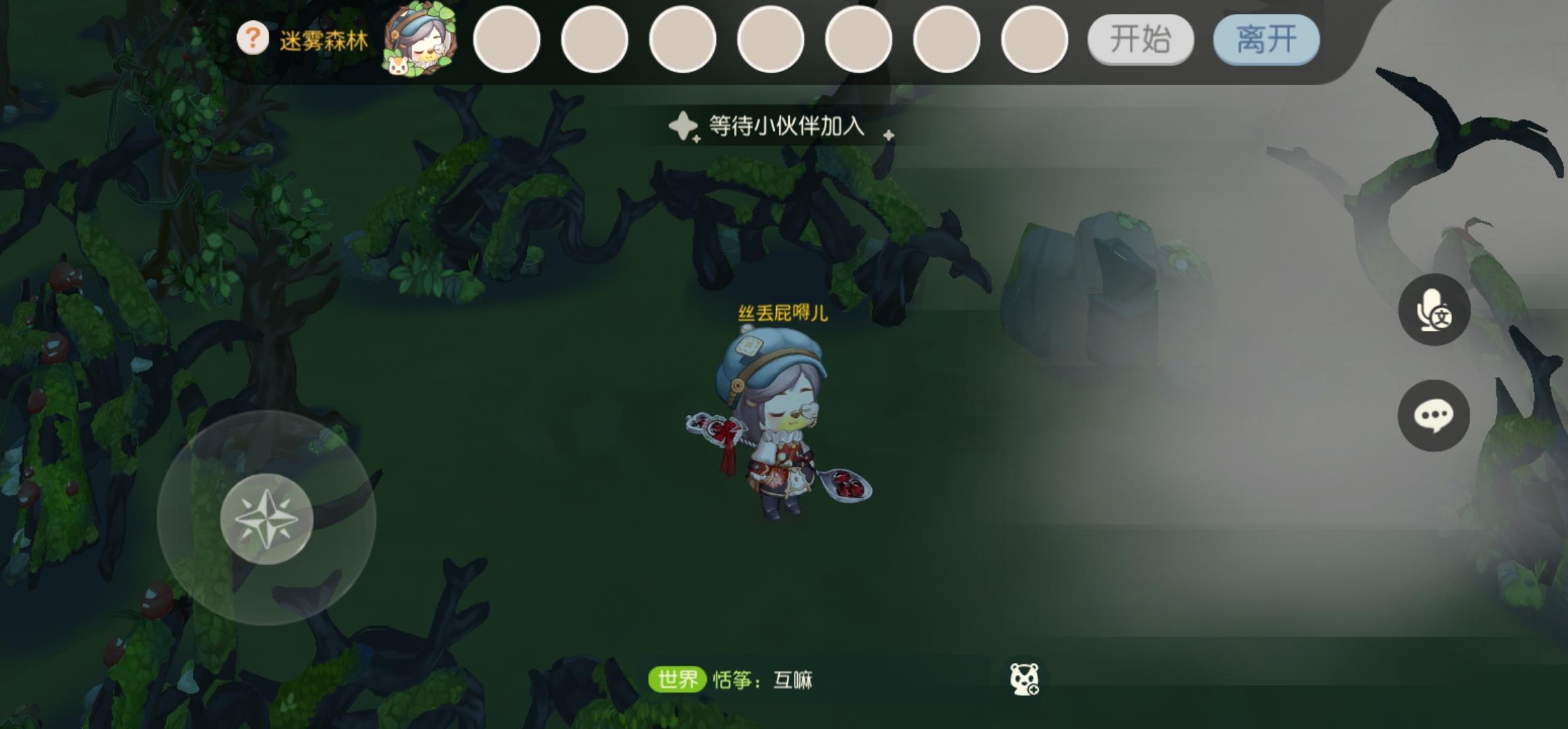Toggle the voice chat microphone

click(x=1433, y=308)
